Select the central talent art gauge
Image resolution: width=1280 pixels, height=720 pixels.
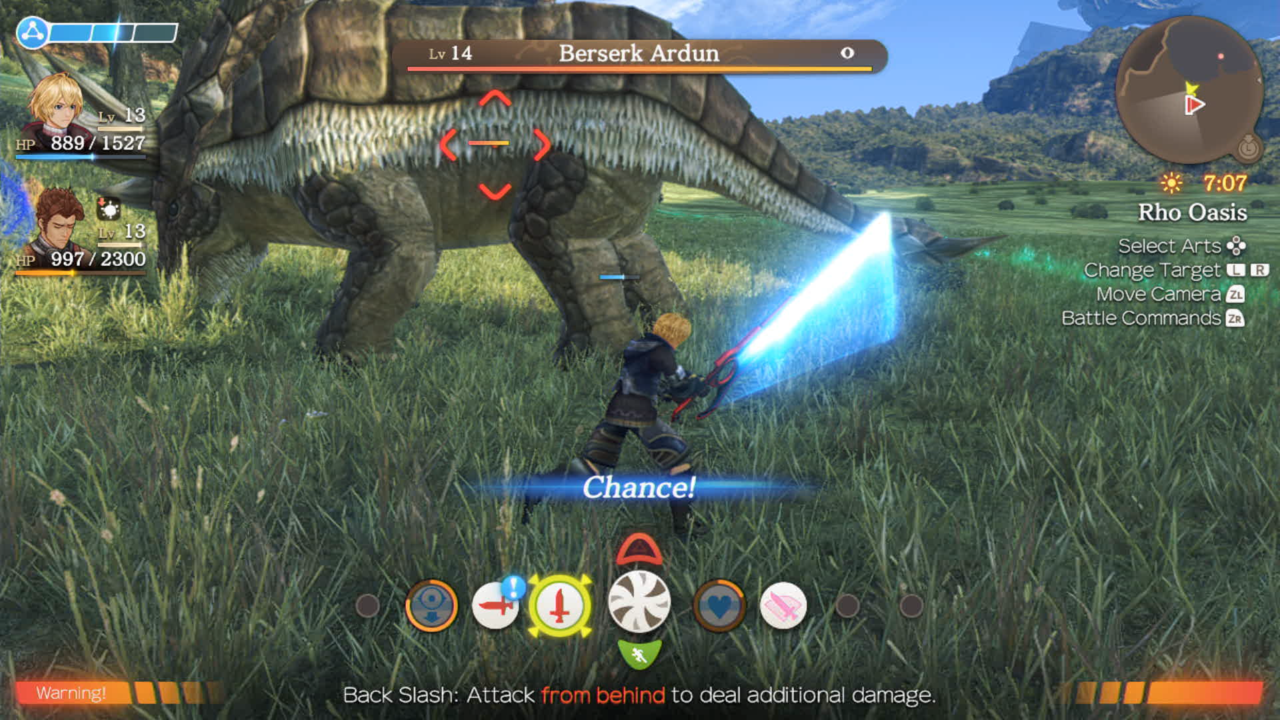(639, 602)
